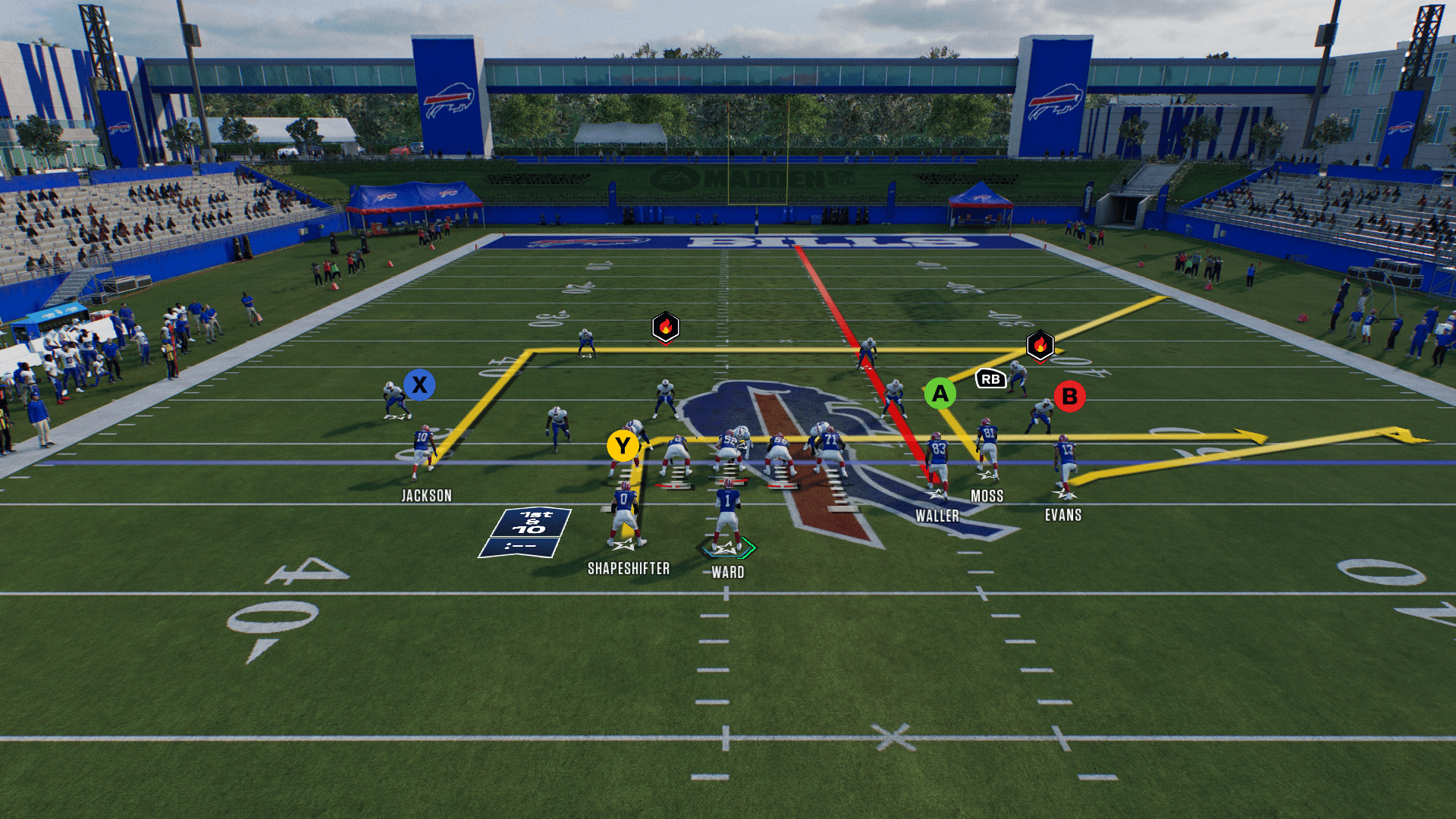Screen dimensions: 1456x819
Task: Choose the SHAPESHIFTER player label
Action: click(x=629, y=569)
